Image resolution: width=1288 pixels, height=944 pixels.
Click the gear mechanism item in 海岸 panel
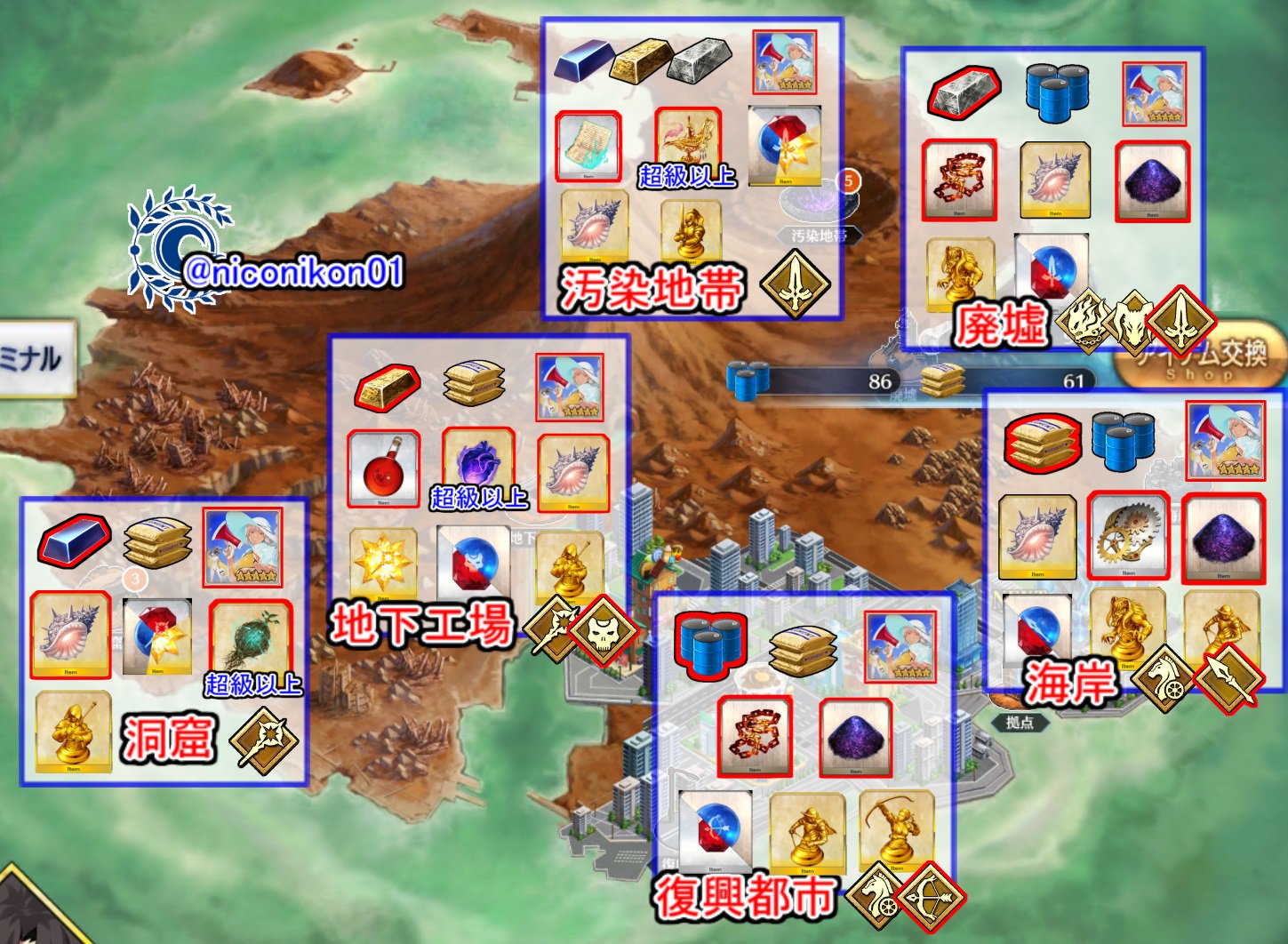1127,533
